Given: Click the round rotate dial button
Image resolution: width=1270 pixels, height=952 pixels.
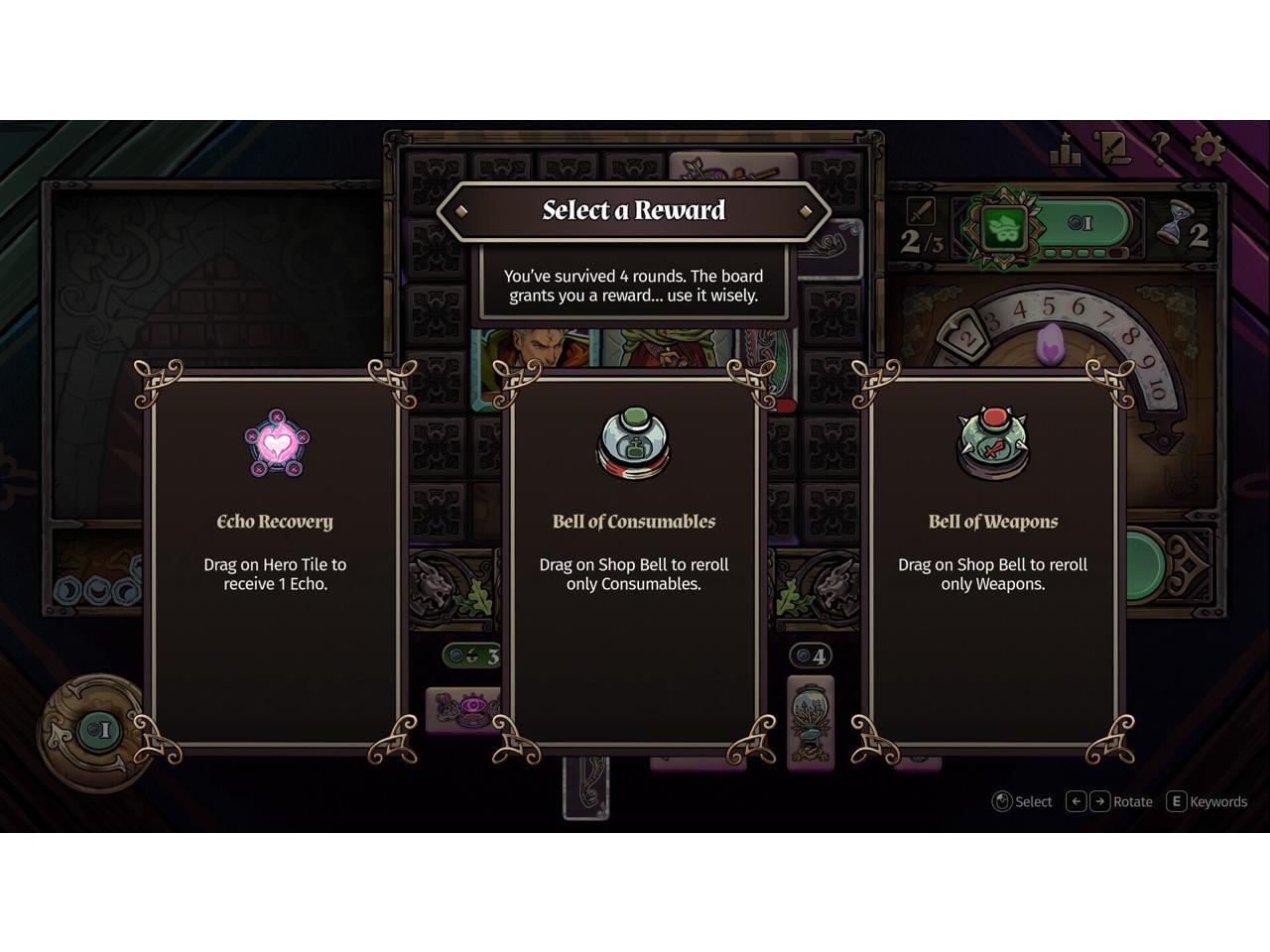Looking at the screenshot, I should (96, 732).
